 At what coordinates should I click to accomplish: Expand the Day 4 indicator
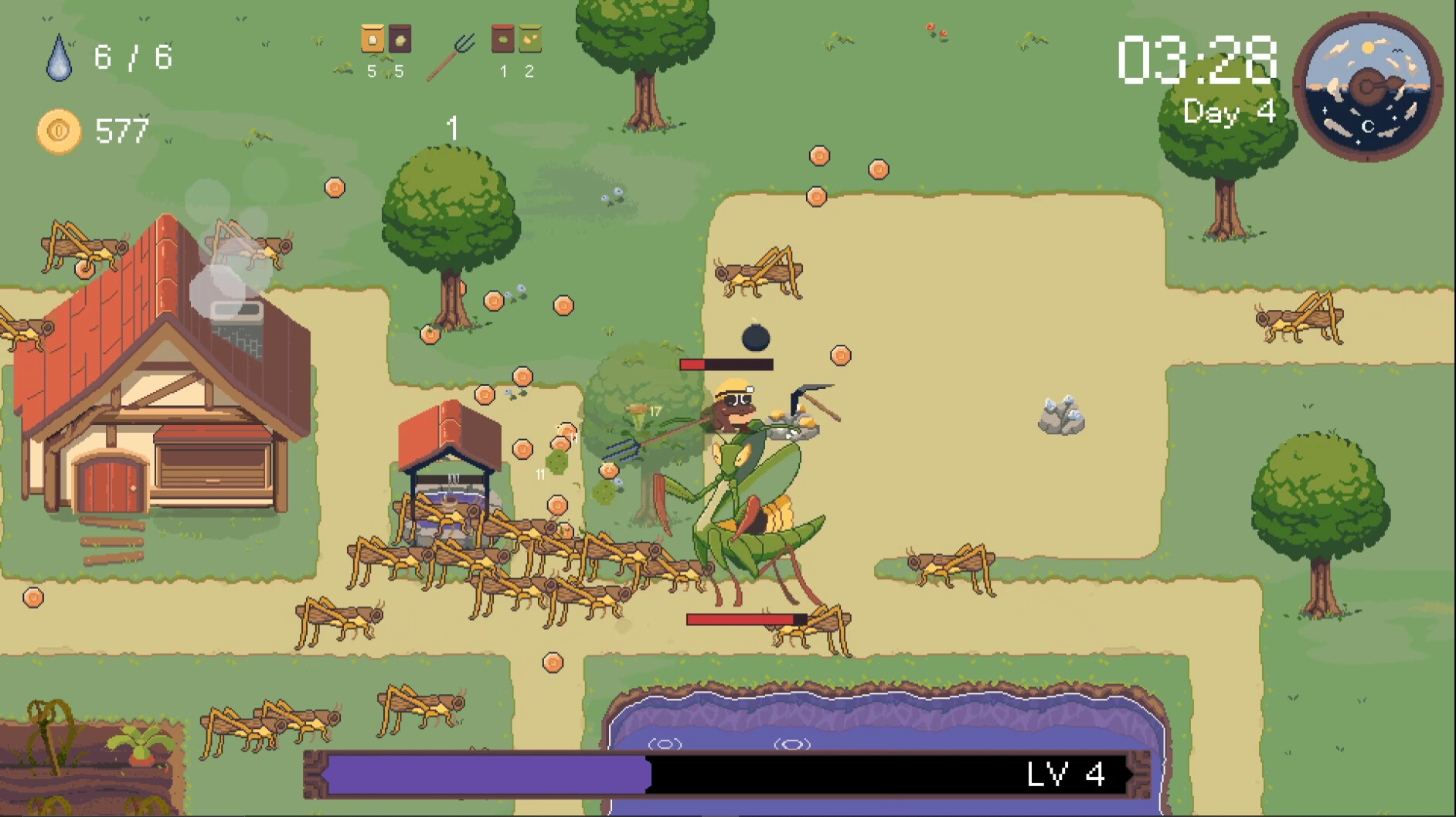pyautogui.click(x=1230, y=113)
